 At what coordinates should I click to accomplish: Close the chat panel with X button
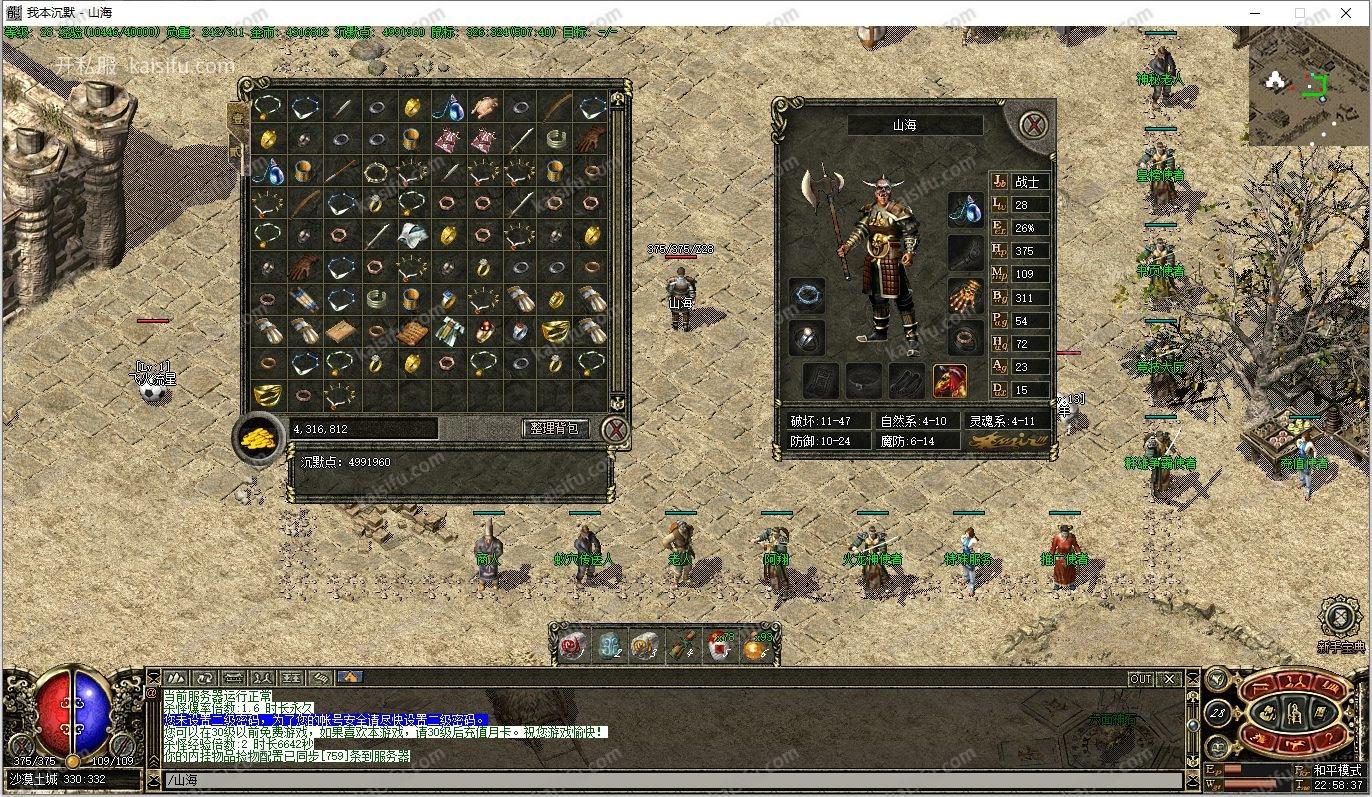tap(1169, 679)
